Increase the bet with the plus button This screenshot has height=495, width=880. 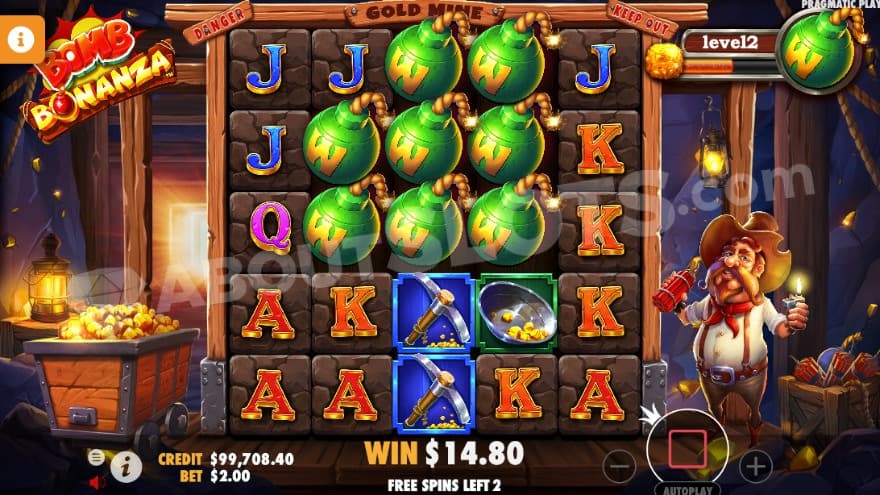pos(755,466)
